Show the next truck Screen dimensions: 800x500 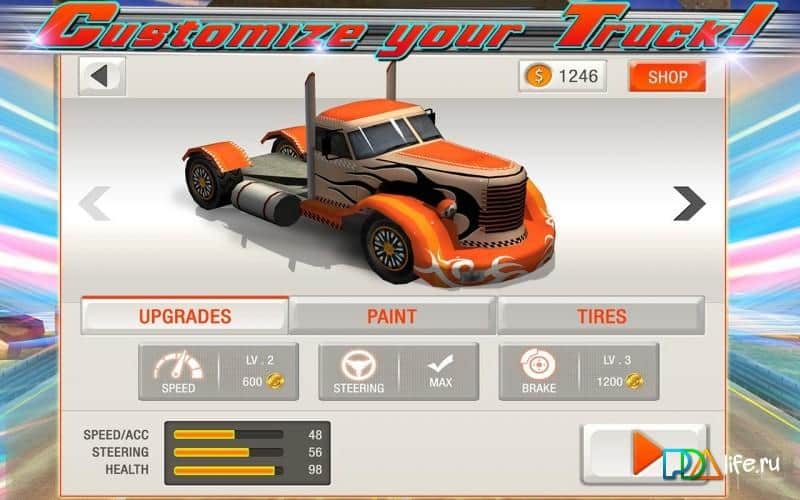(689, 203)
